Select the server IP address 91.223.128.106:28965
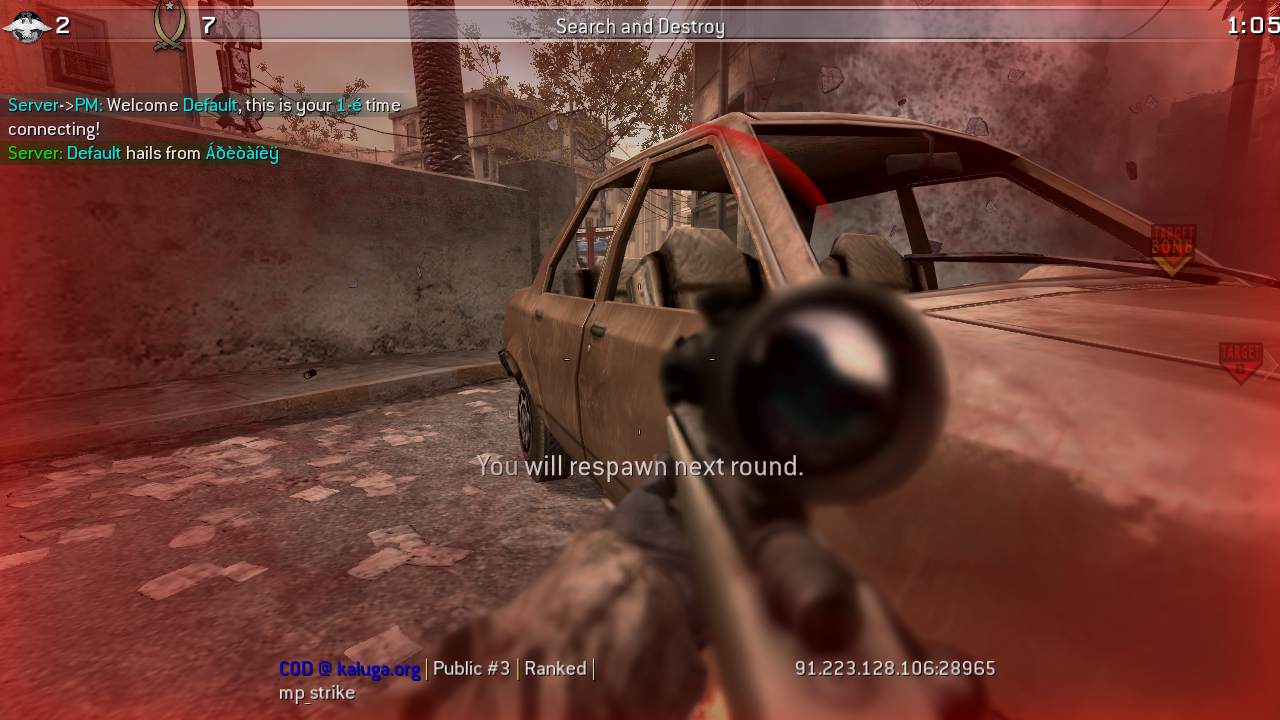 [x=894, y=668]
